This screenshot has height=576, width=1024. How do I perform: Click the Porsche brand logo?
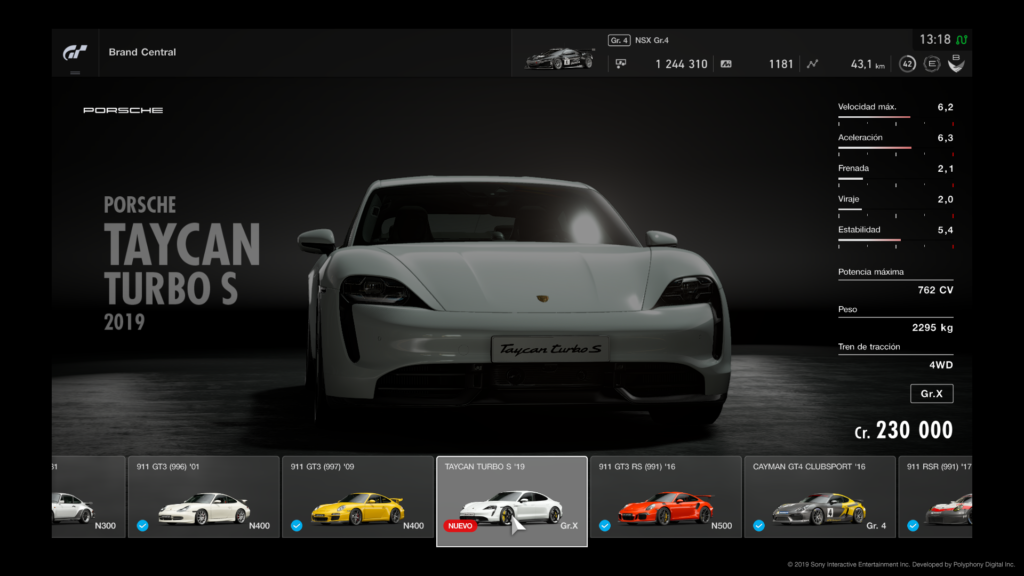(x=123, y=110)
